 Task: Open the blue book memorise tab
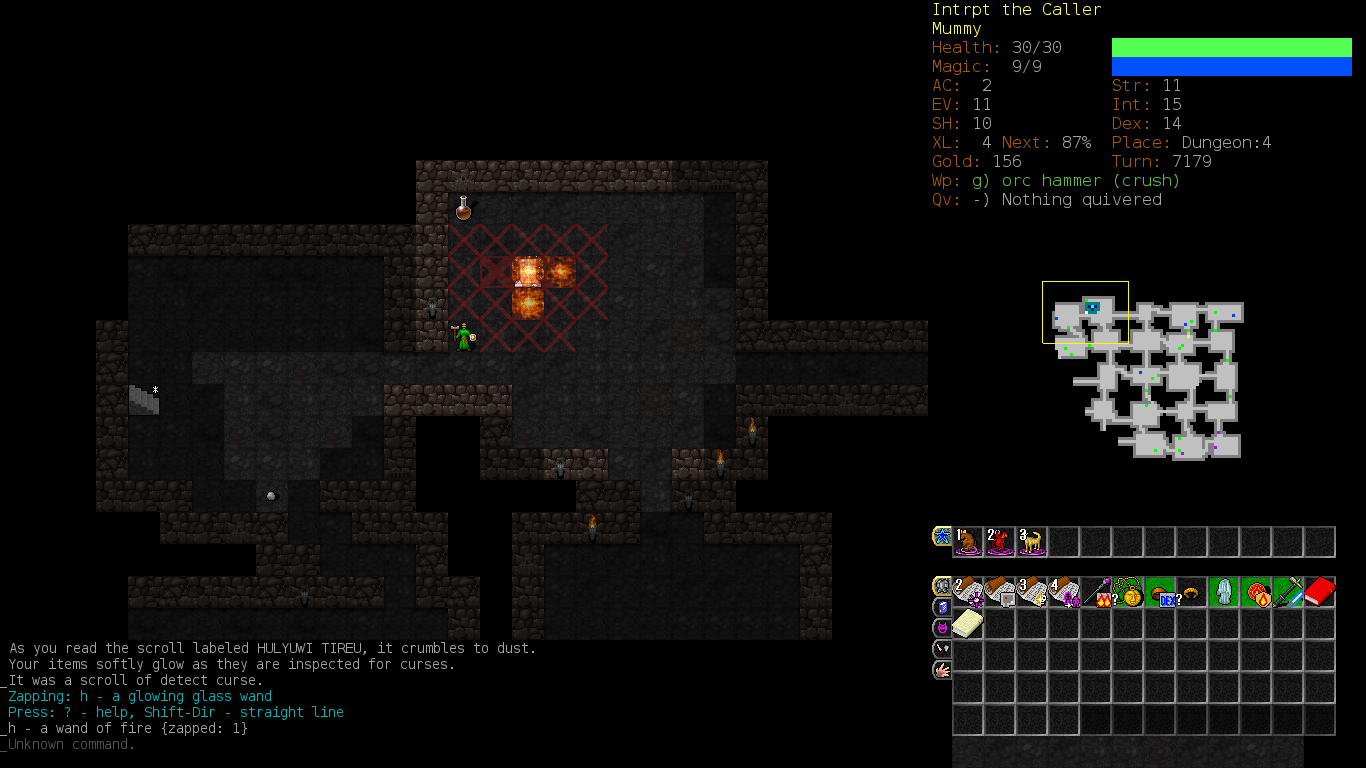coord(942,607)
